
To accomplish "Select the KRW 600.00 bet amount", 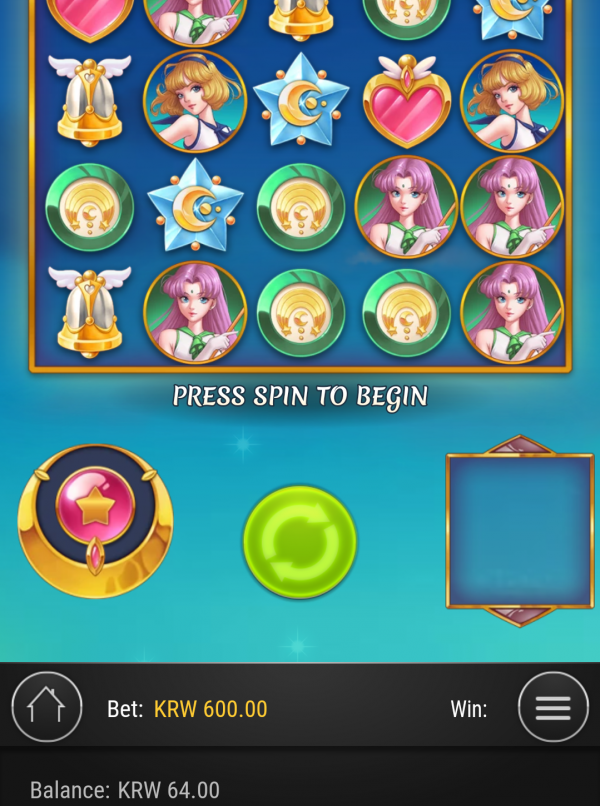I will (210, 709).
